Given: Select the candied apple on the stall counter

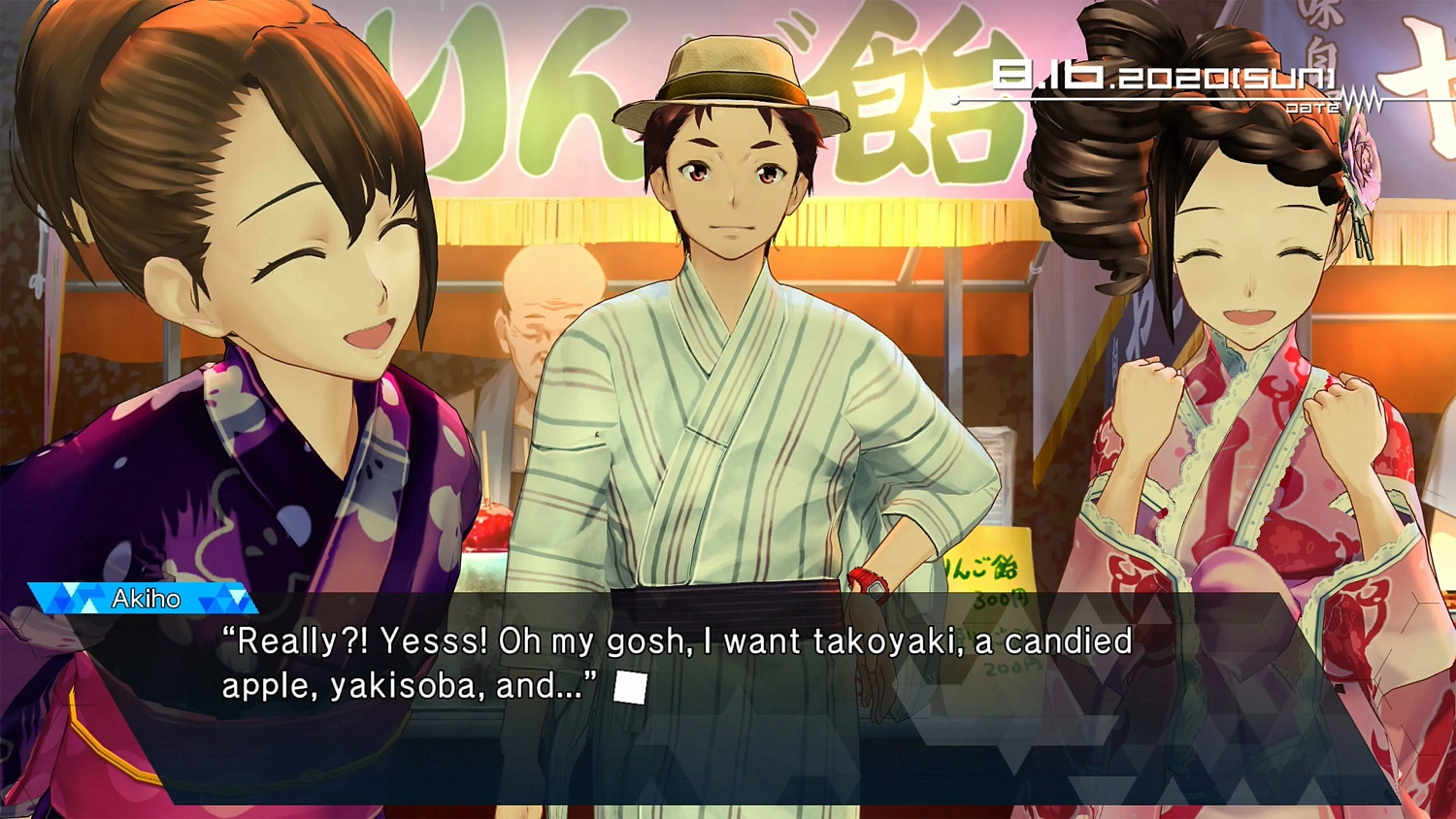Looking at the screenshot, I should coord(488,524).
